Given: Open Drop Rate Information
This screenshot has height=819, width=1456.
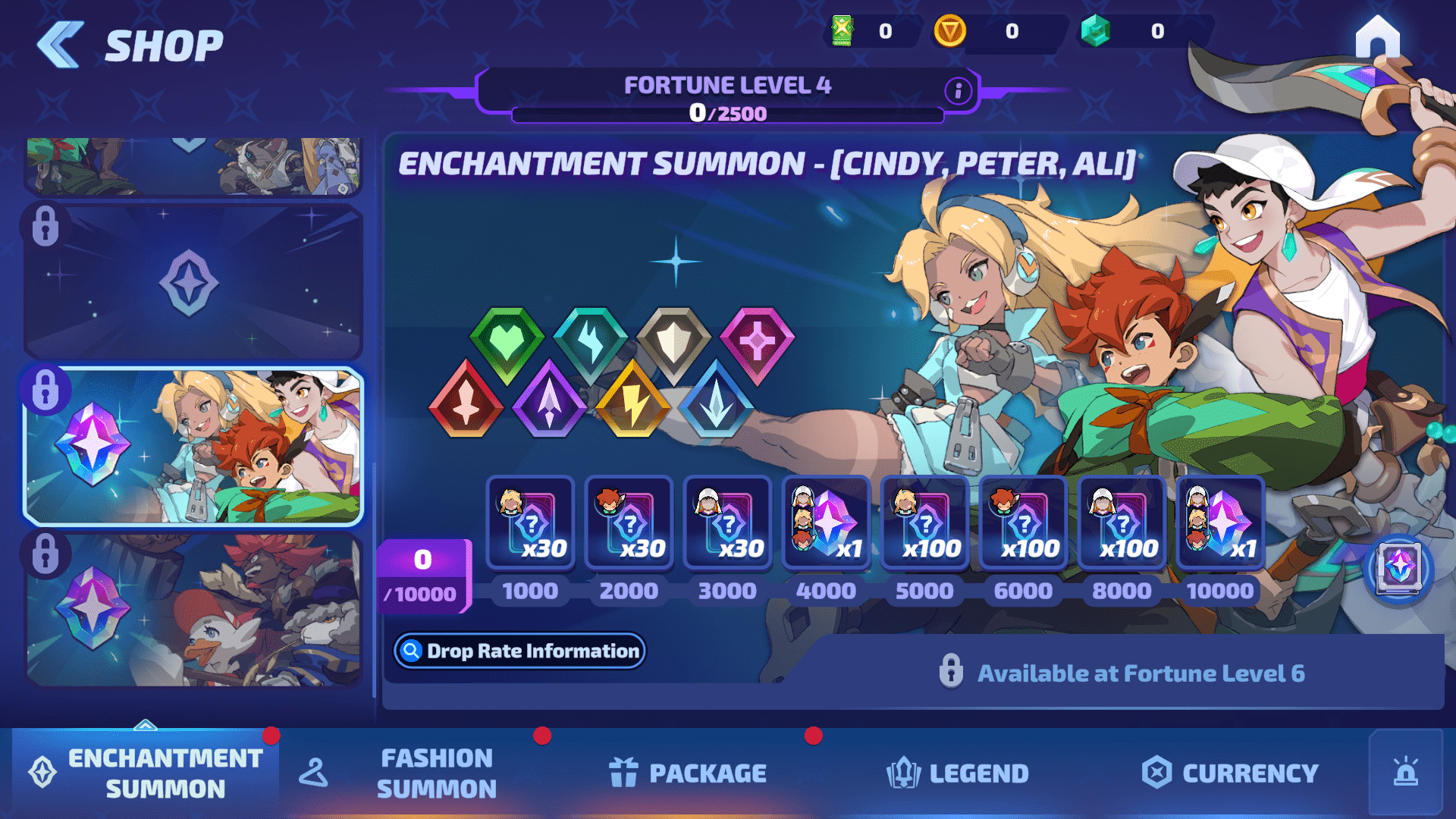Looking at the screenshot, I should pyautogui.click(x=519, y=651).
